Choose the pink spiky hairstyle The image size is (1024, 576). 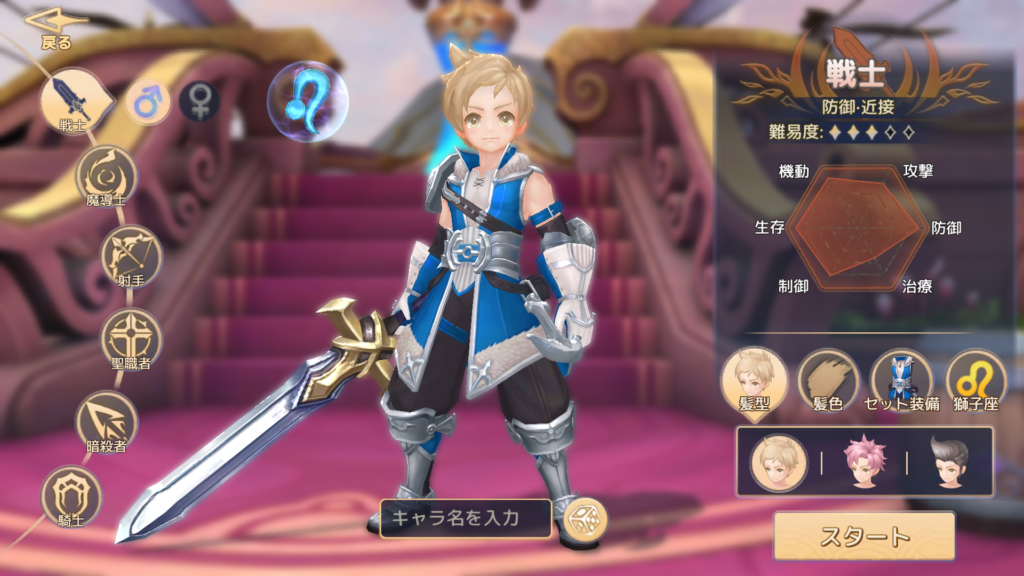(865, 462)
